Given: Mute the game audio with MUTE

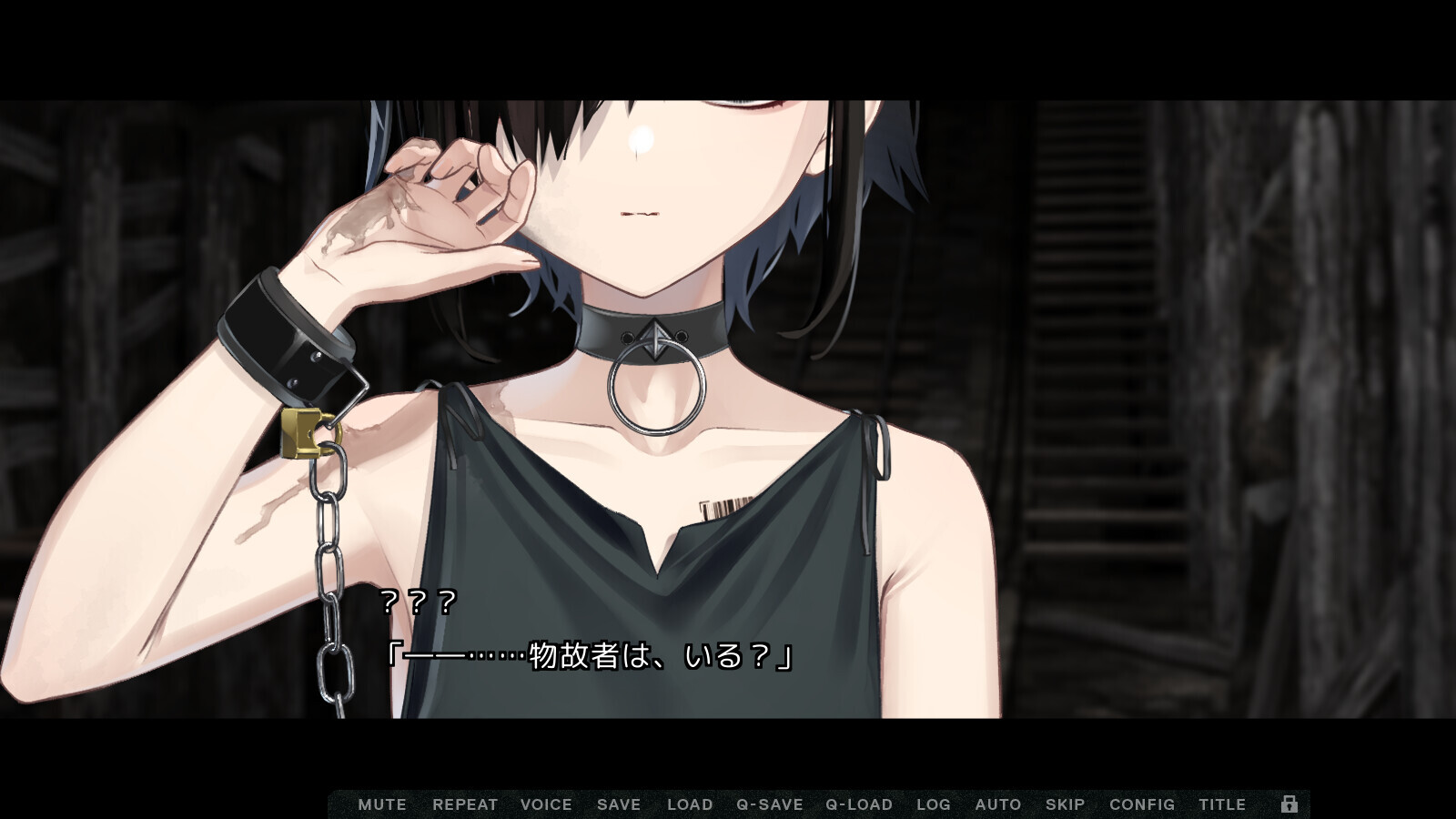Looking at the screenshot, I should (x=383, y=804).
